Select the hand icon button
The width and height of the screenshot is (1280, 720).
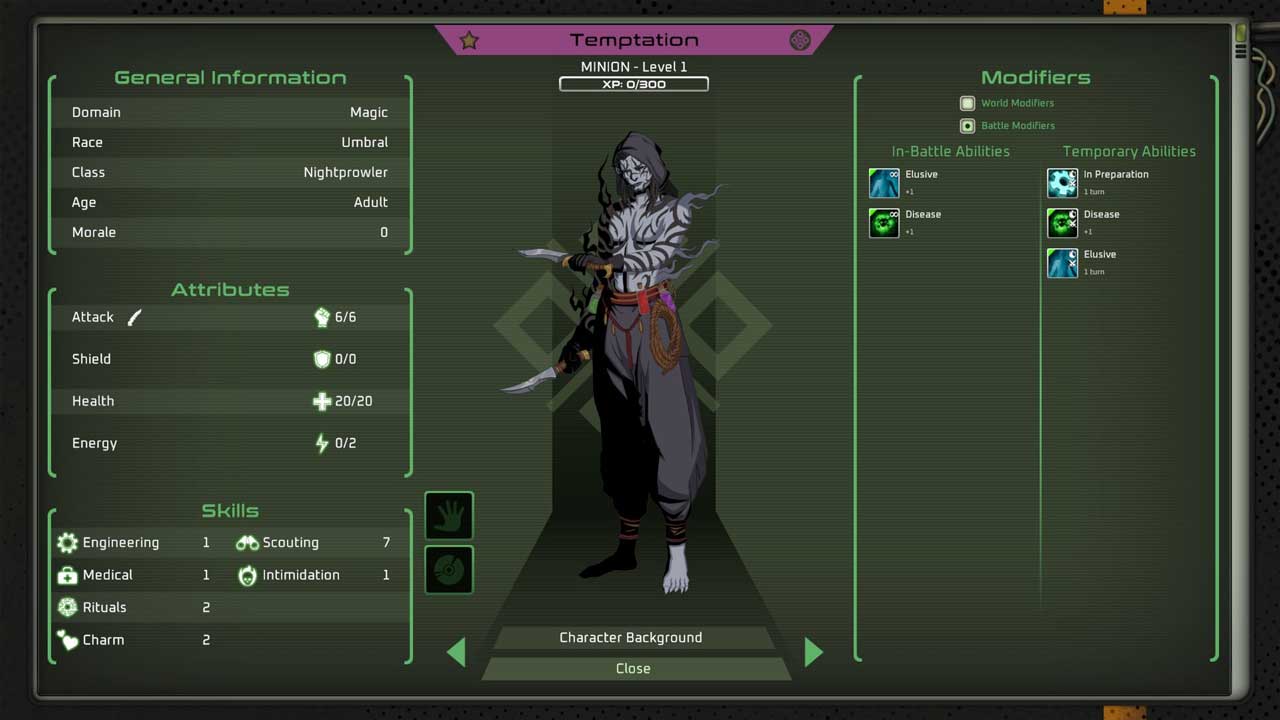pos(449,516)
